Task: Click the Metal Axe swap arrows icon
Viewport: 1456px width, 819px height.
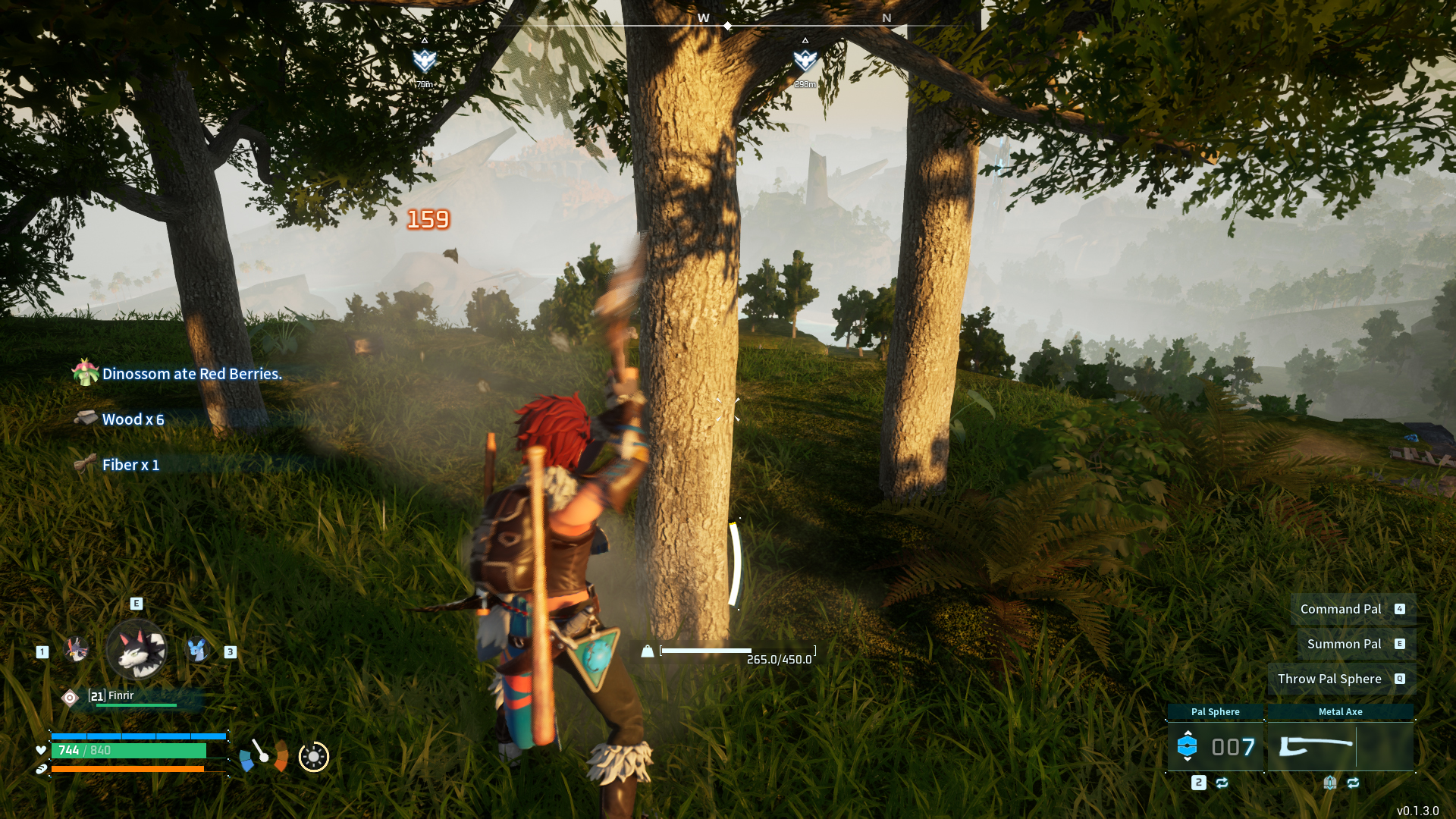Action: [x=1353, y=783]
